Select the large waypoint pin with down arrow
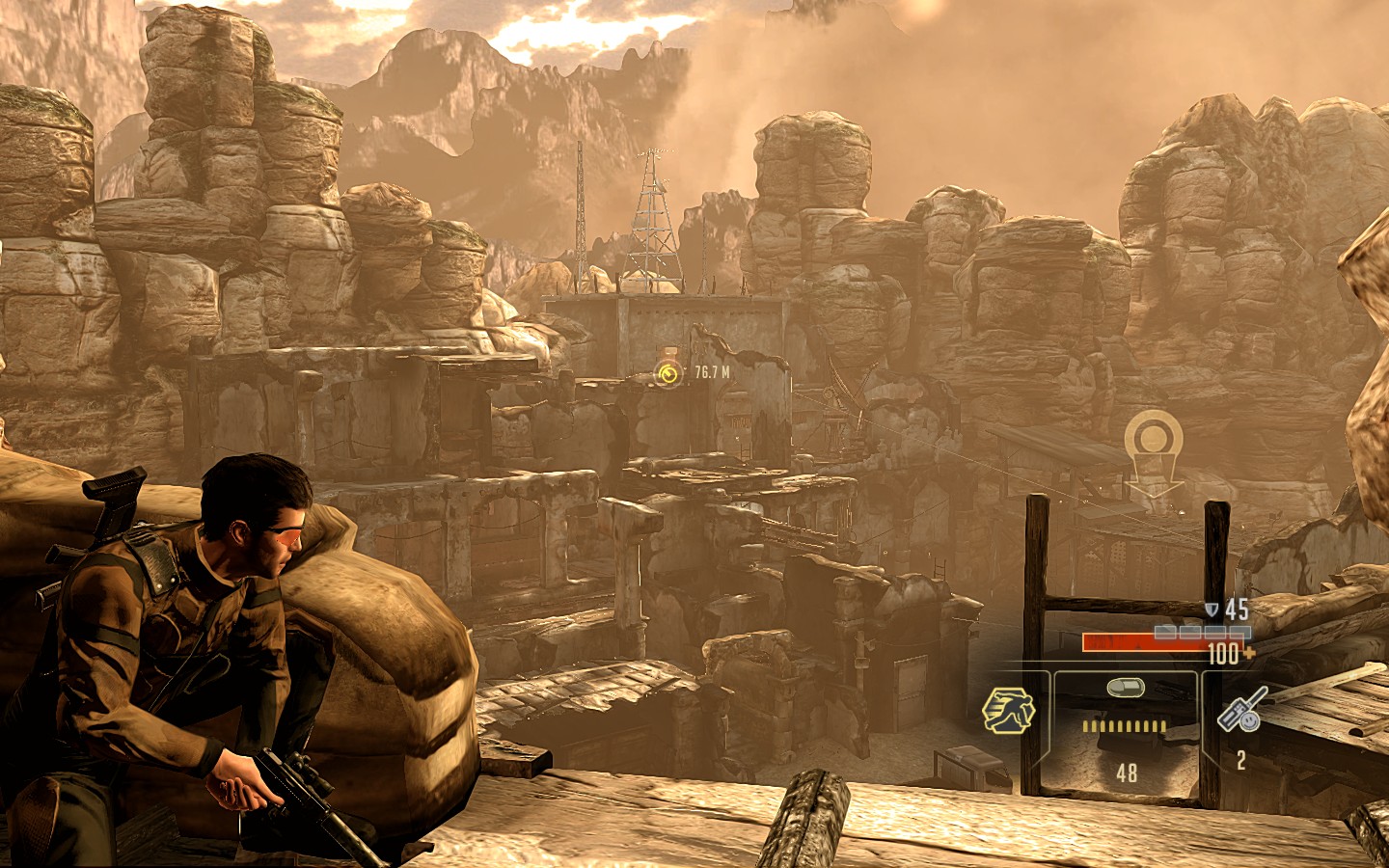The image size is (1389, 868). (x=1154, y=451)
